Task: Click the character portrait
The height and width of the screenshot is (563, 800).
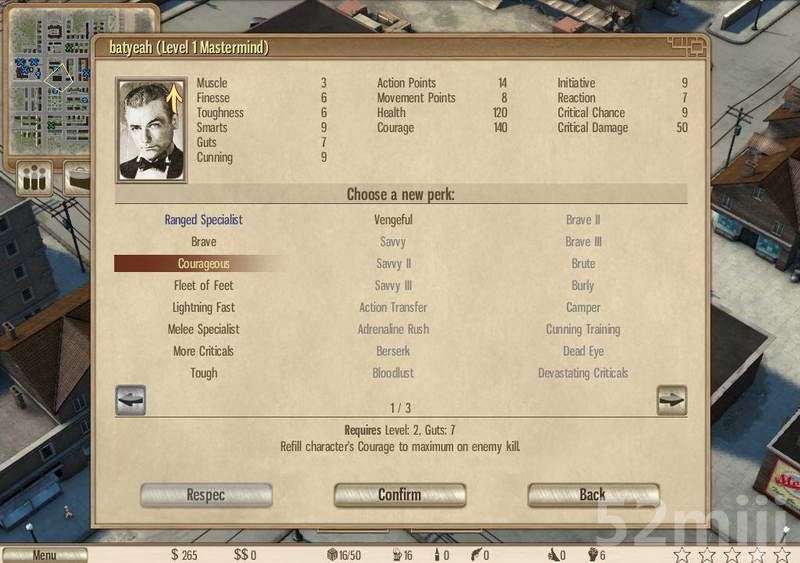Action: click(x=151, y=130)
